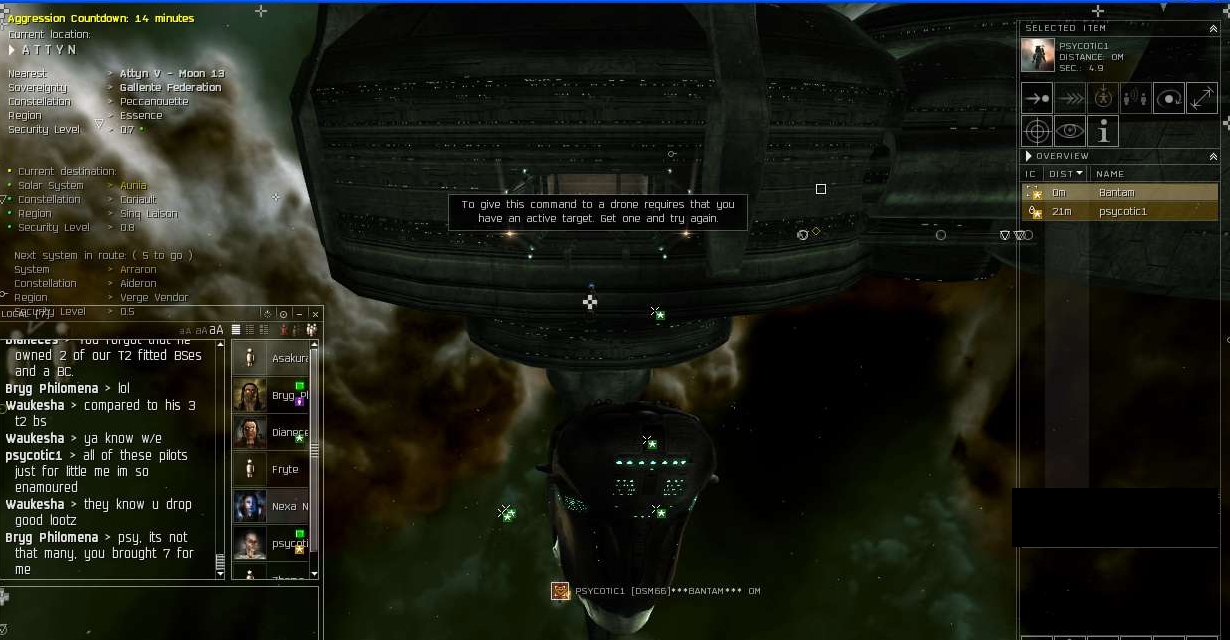This screenshot has height=640, width=1230.
Task: Open PSYCOTIC1's portrait in Selected Item
Action: [1037, 56]
